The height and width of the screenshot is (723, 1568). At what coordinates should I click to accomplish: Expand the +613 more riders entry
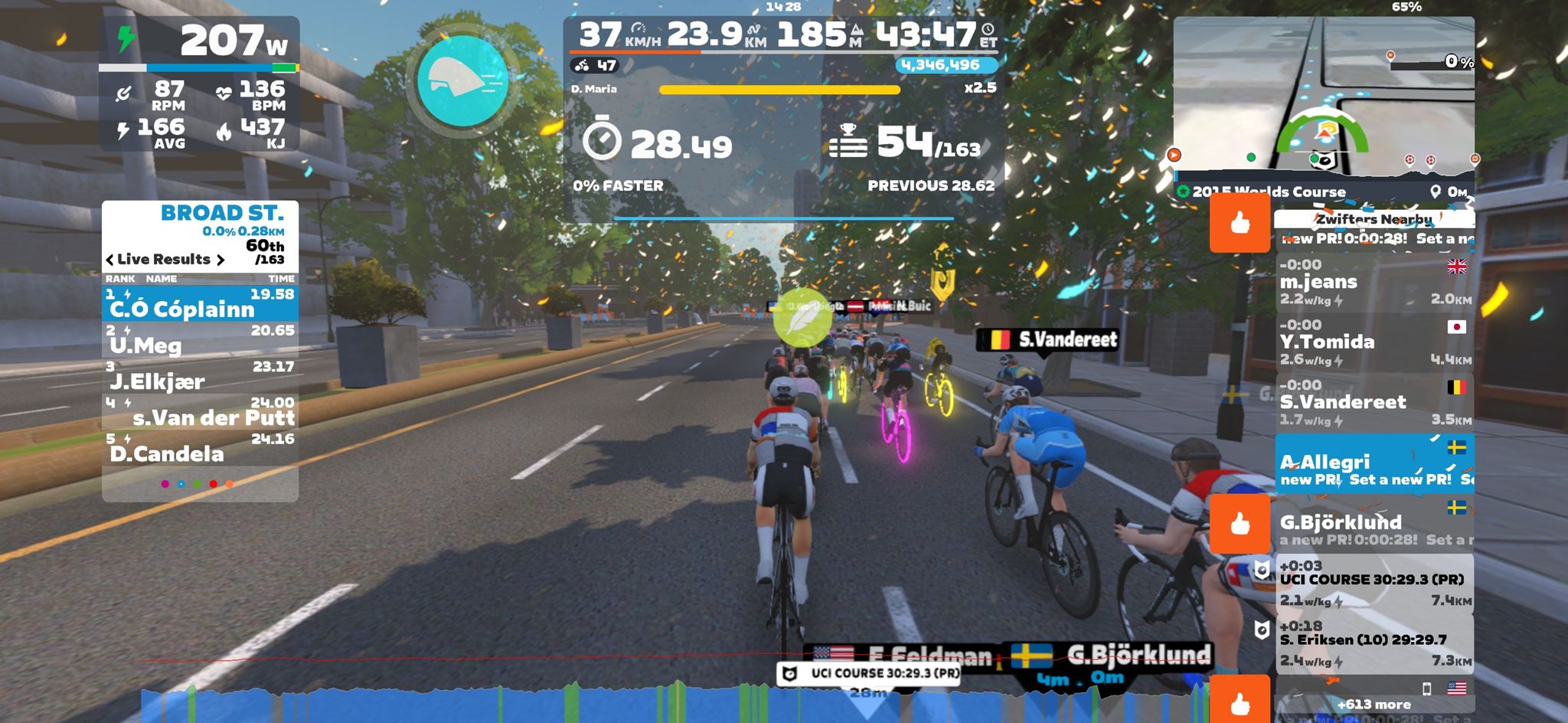coord(1374,704)
